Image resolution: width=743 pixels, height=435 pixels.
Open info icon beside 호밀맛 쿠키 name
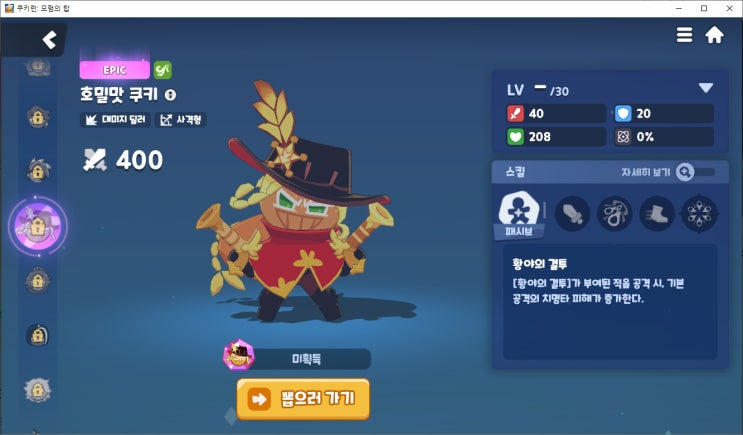(x=170, y=95)
